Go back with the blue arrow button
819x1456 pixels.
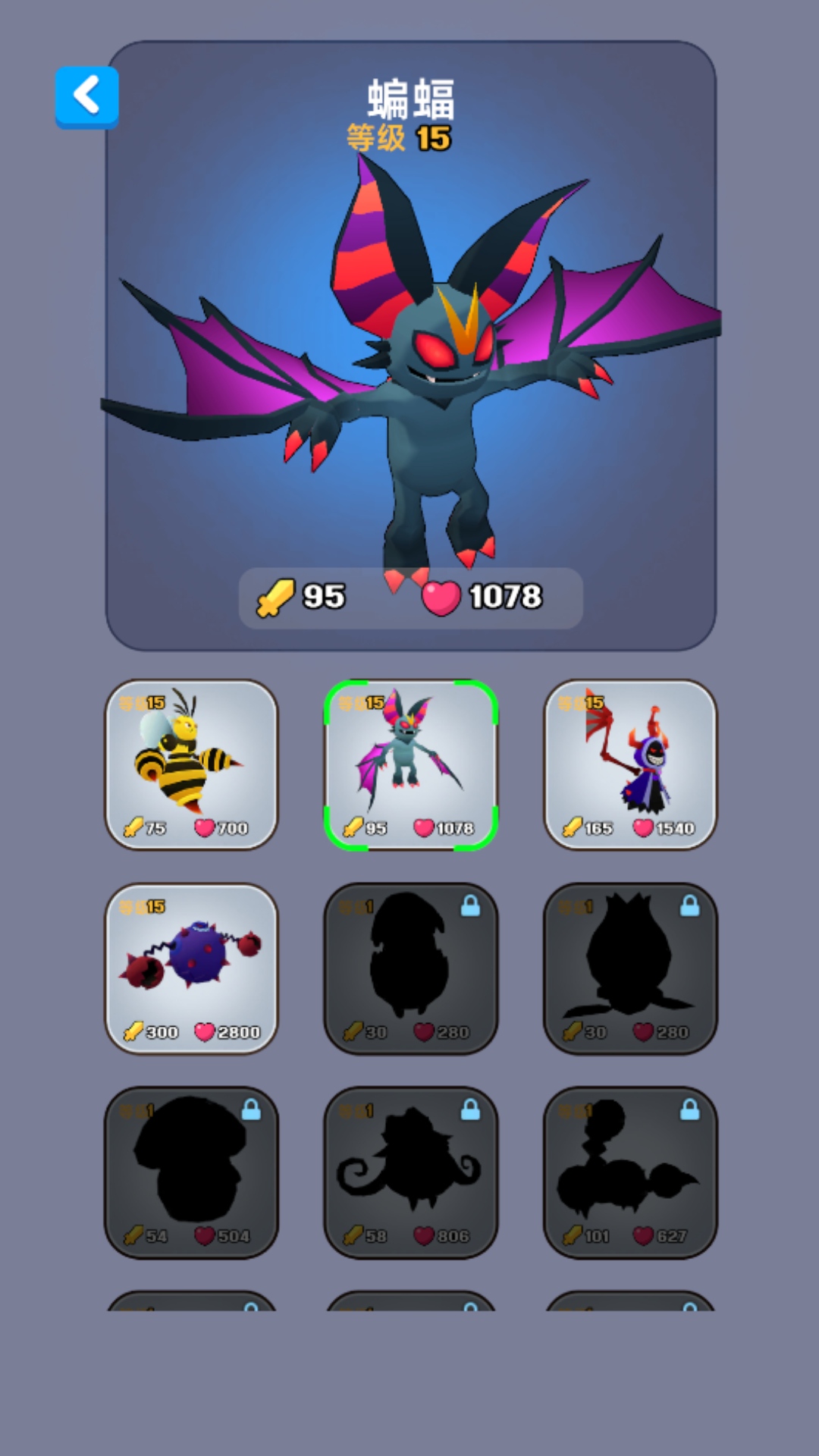point(86,97)
